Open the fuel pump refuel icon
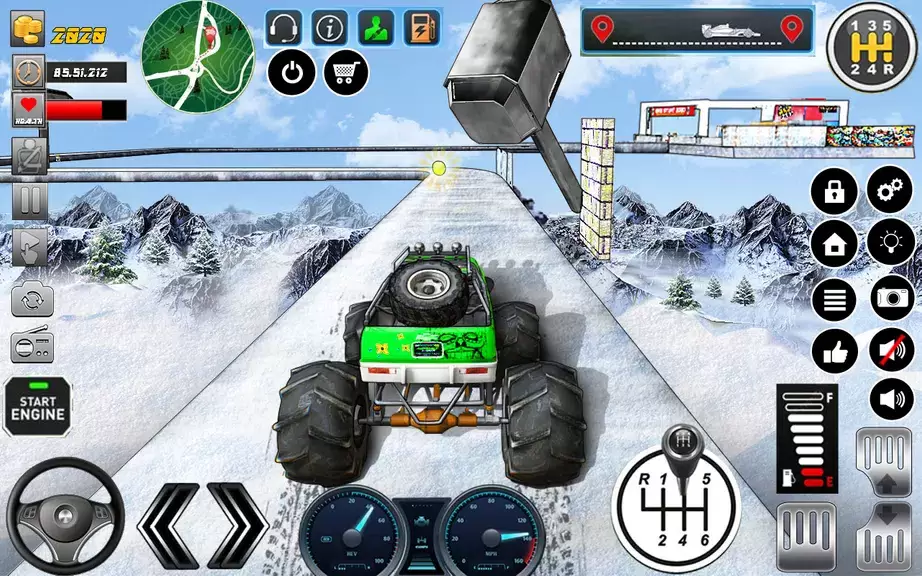The image size is (922, 576). (x=422, y=28)
